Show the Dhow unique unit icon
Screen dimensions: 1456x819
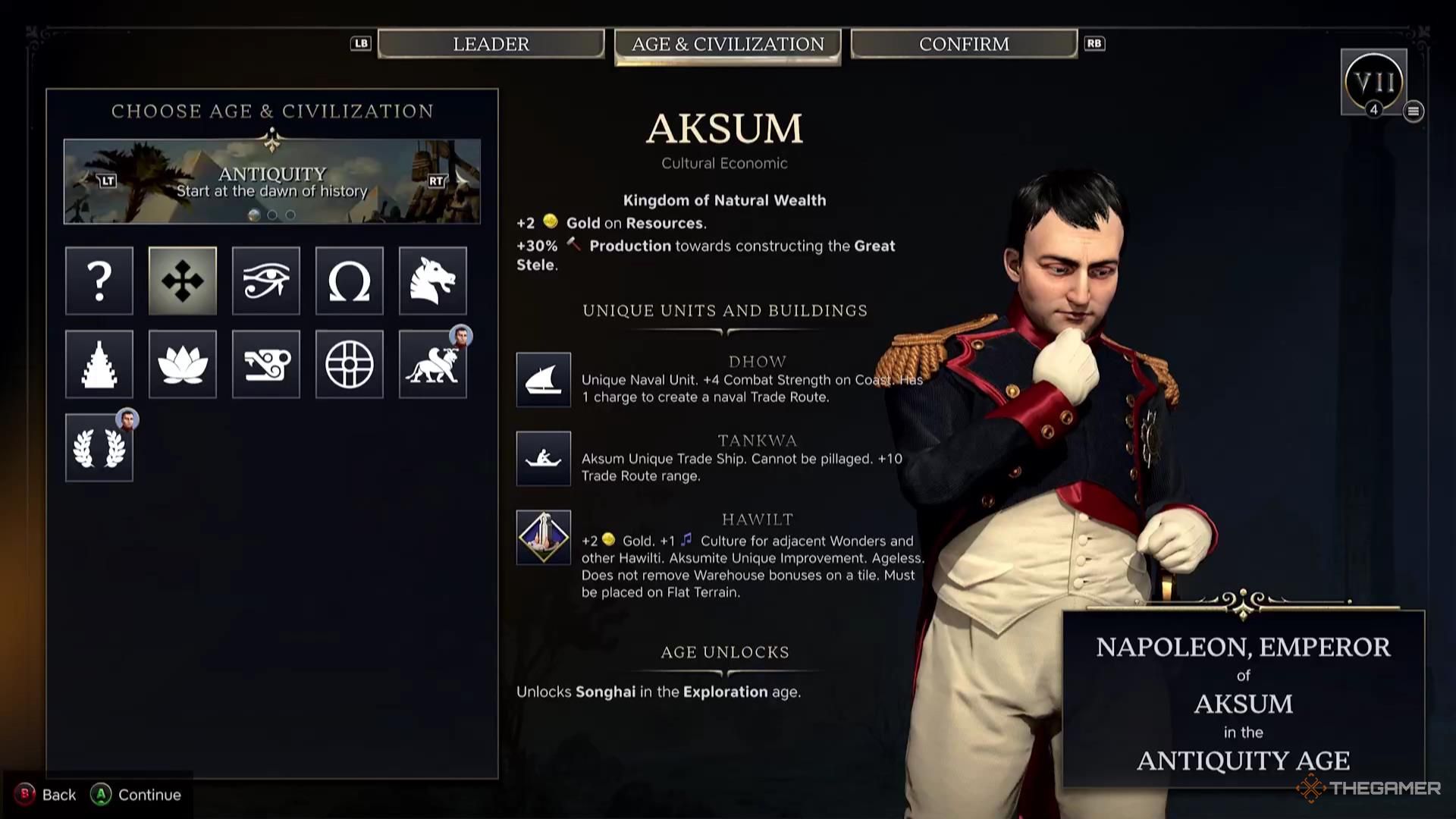[x=544, y=380]
